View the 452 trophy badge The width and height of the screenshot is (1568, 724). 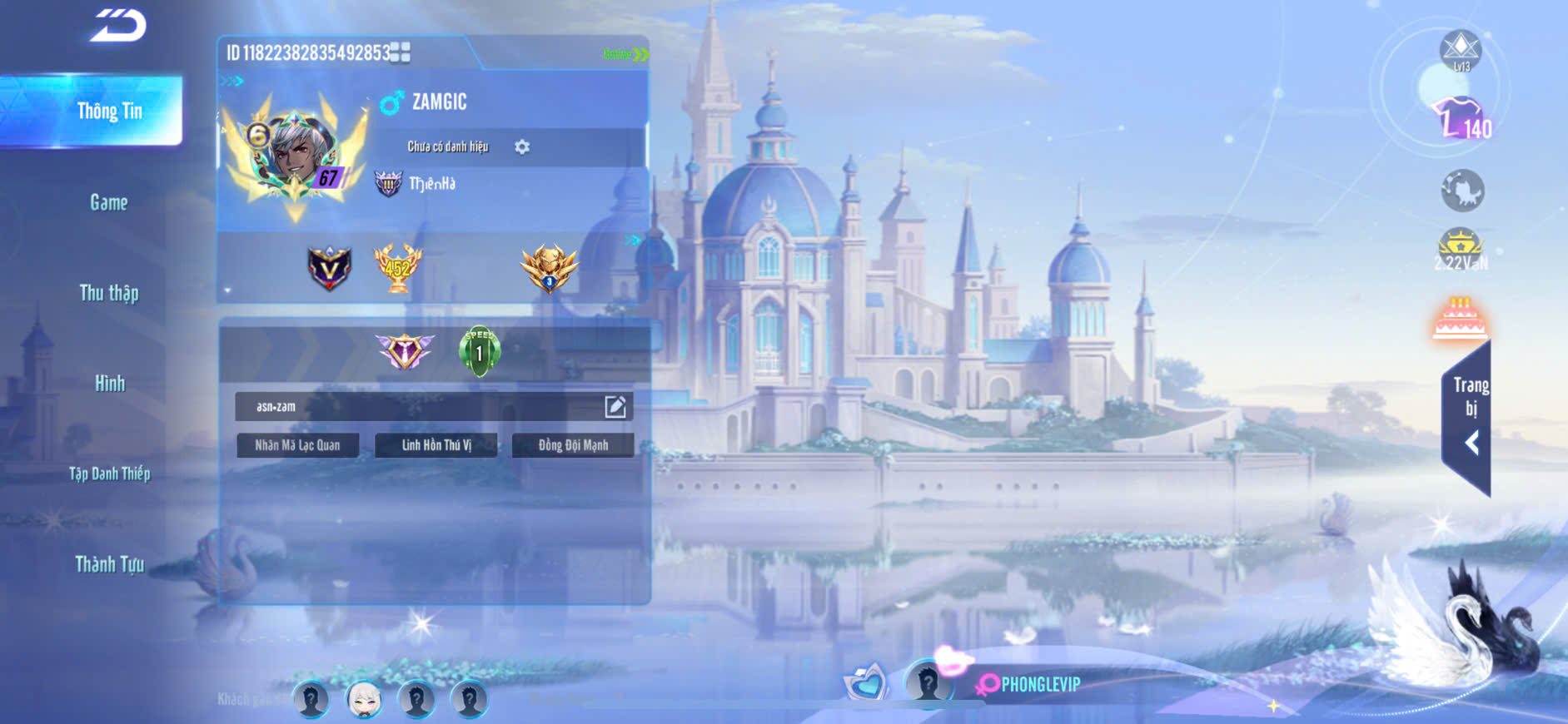[x=397, y=268]
